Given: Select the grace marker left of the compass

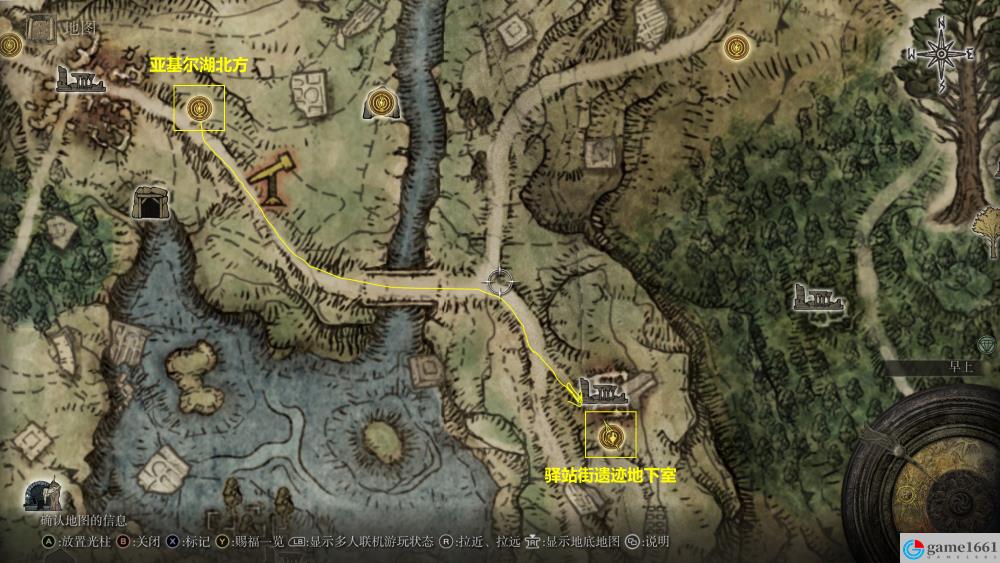Looking at the screenshot, I should coord(737,46).
